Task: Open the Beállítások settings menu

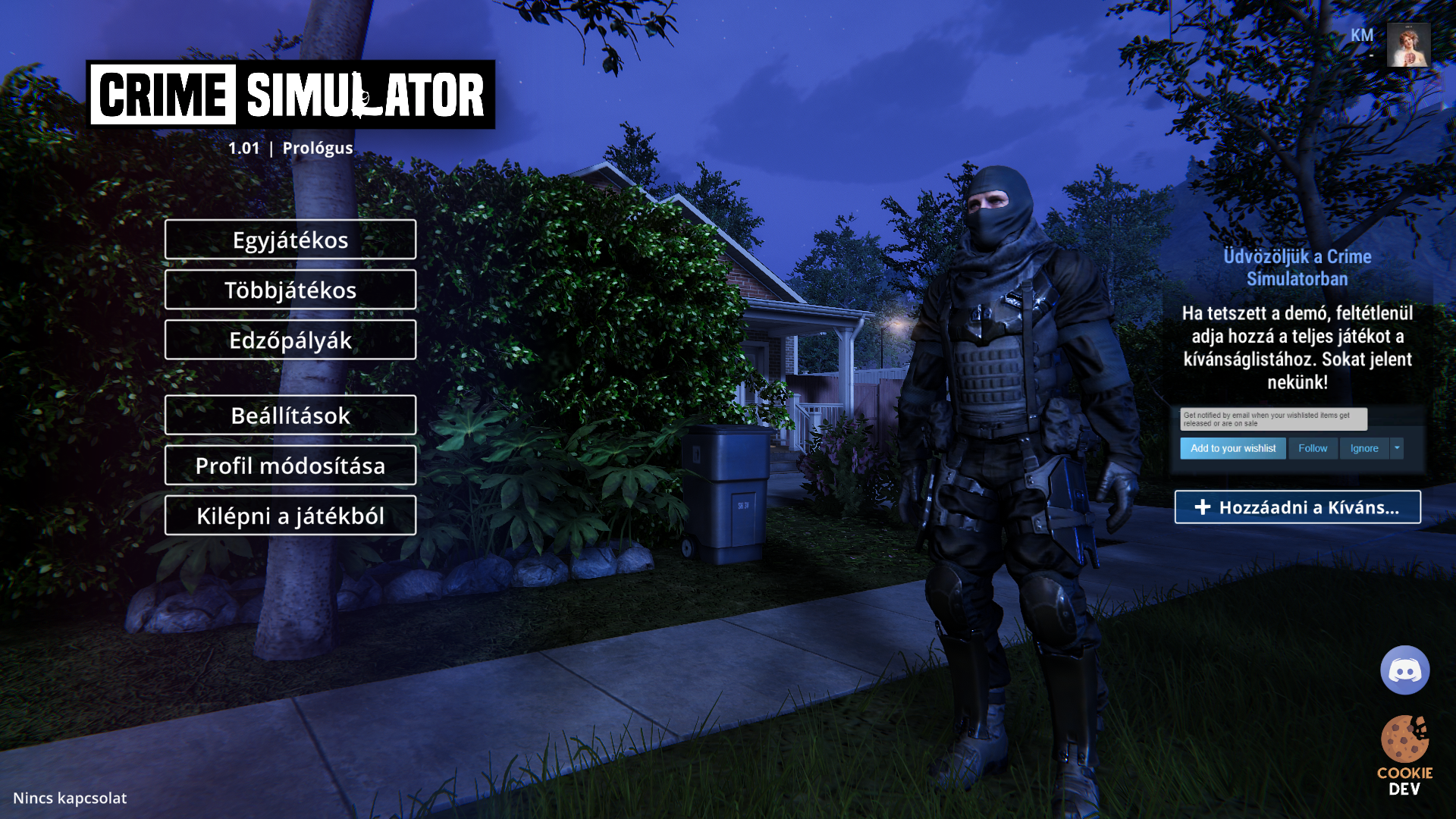Action: coord(290,415)
